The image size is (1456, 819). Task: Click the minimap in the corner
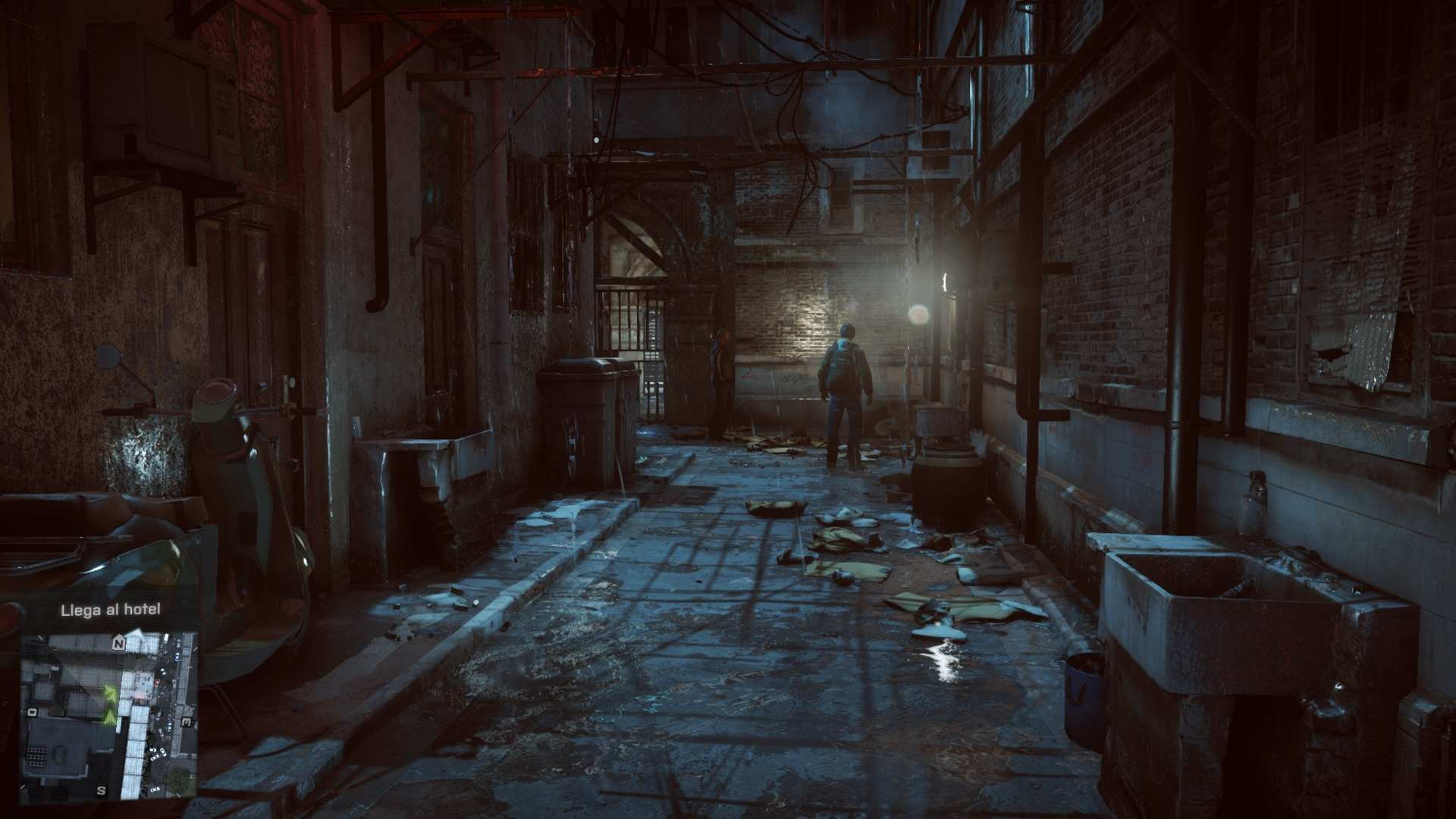coord(108,717)
